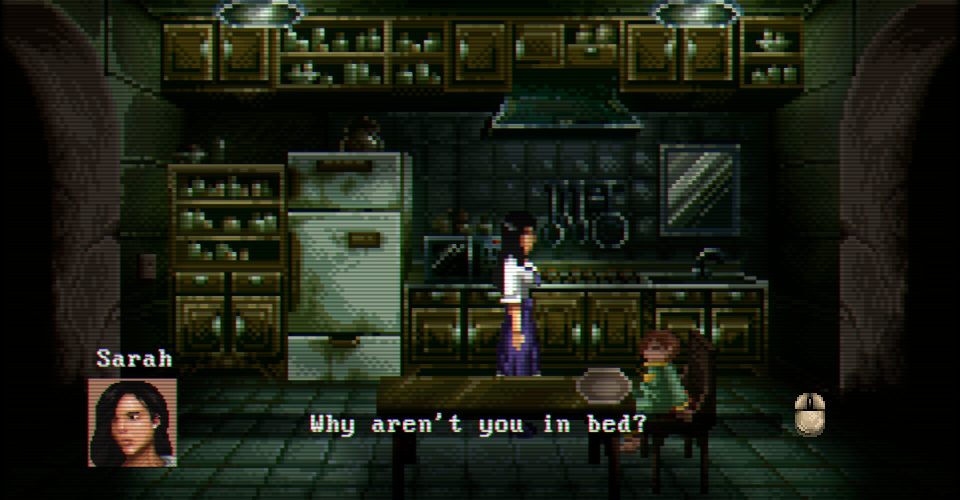
Task: Click the mouse icon to continue dialogue
Action: coord(809,414)
